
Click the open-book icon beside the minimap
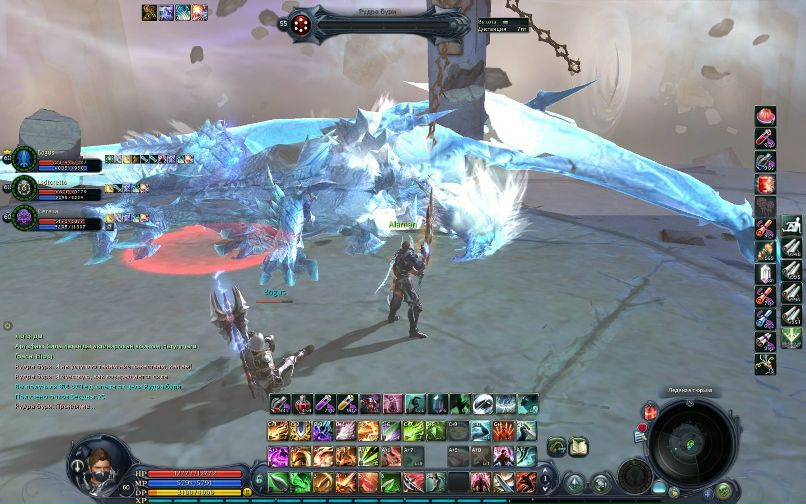579,447
